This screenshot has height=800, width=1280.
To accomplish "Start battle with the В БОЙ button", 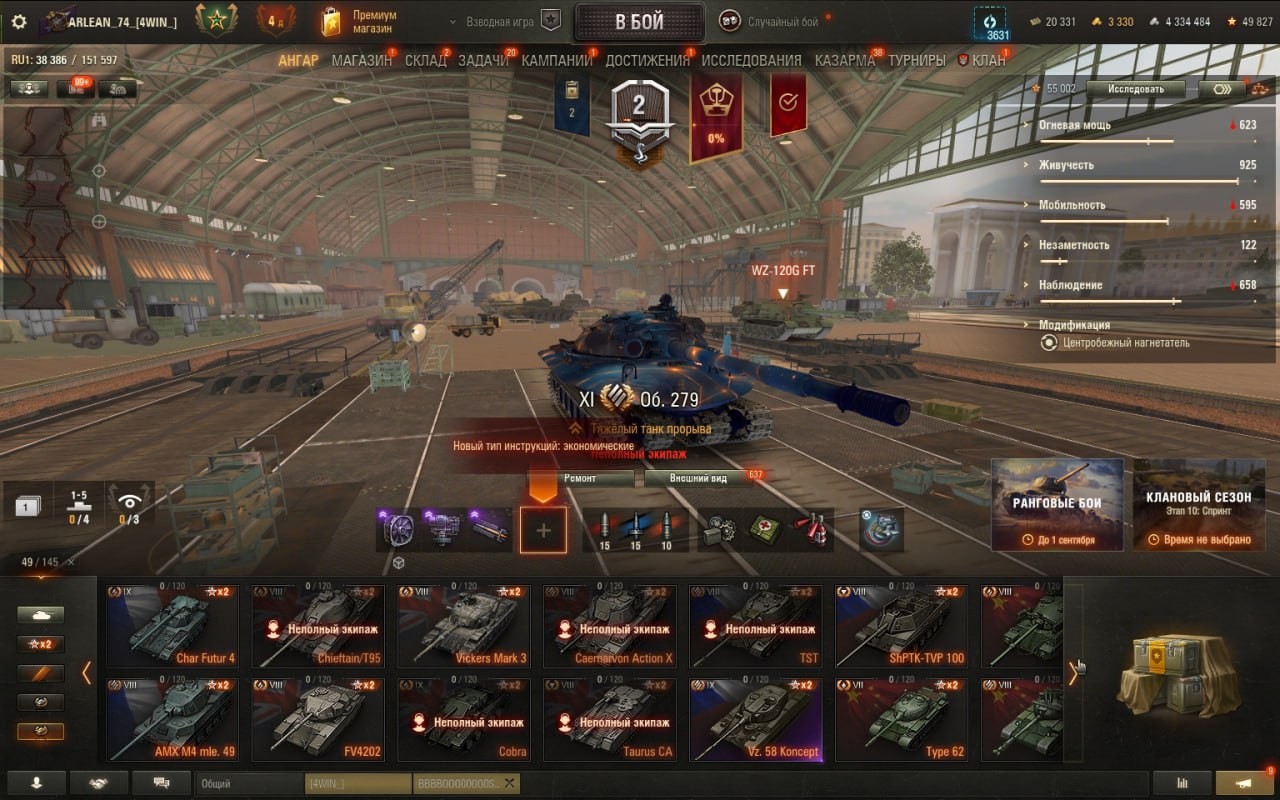I will pos(639,22).
